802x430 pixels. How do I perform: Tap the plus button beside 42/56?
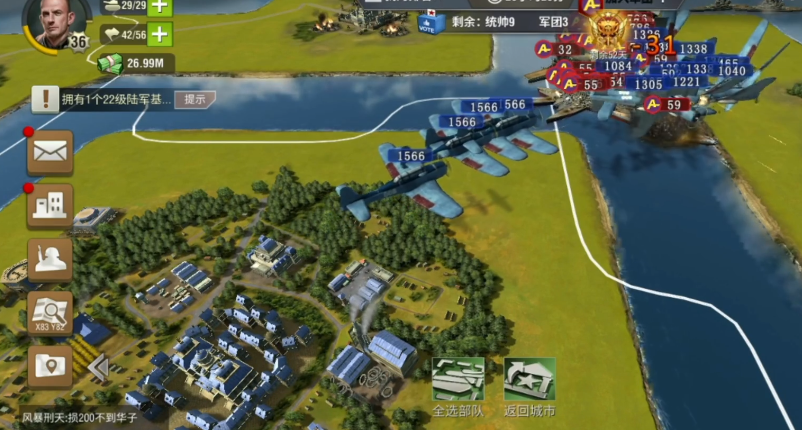(x=160, y=34)
